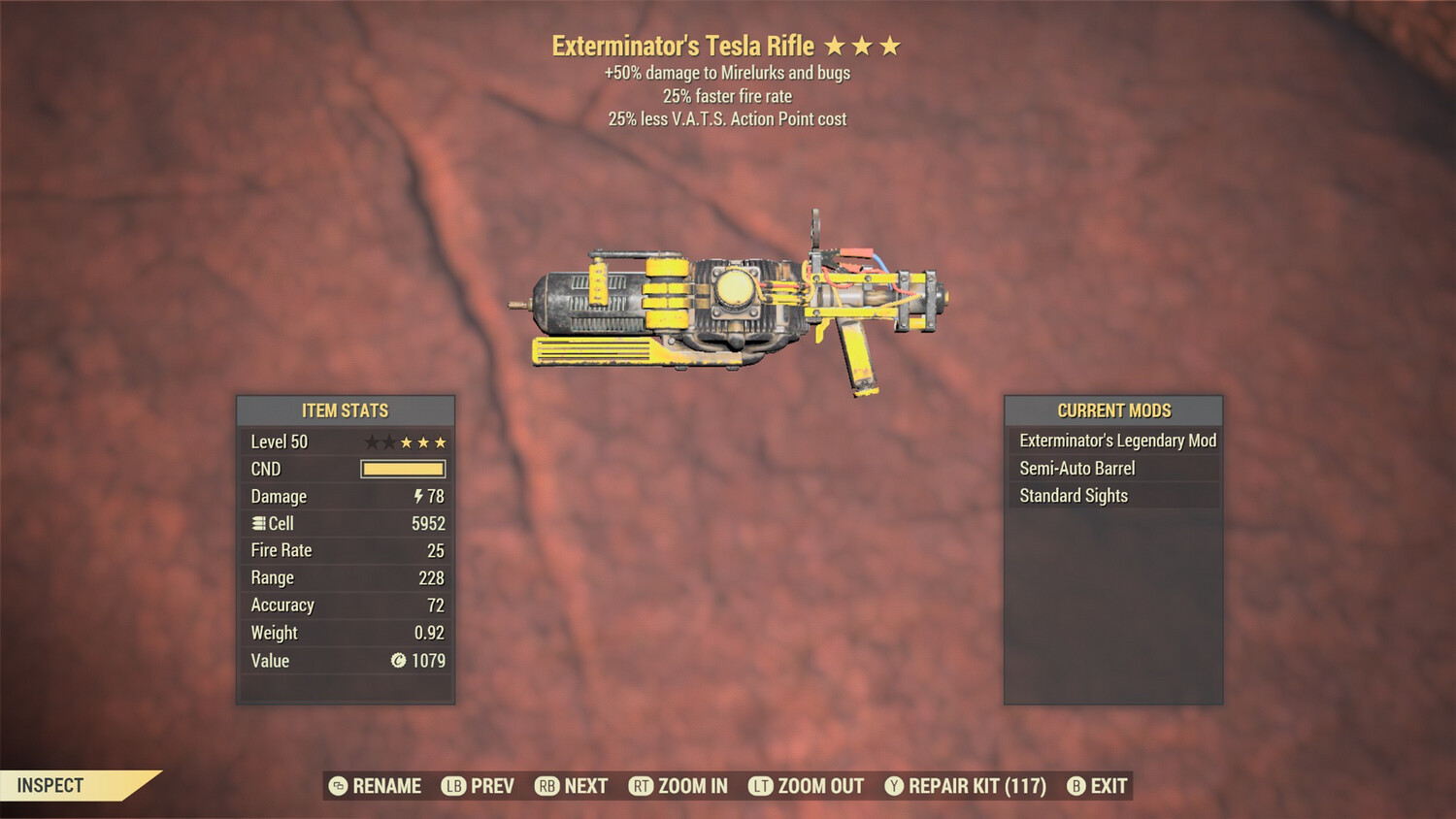
Task: Select the LT Zoom Out button icon
Action: click(762, 786)
